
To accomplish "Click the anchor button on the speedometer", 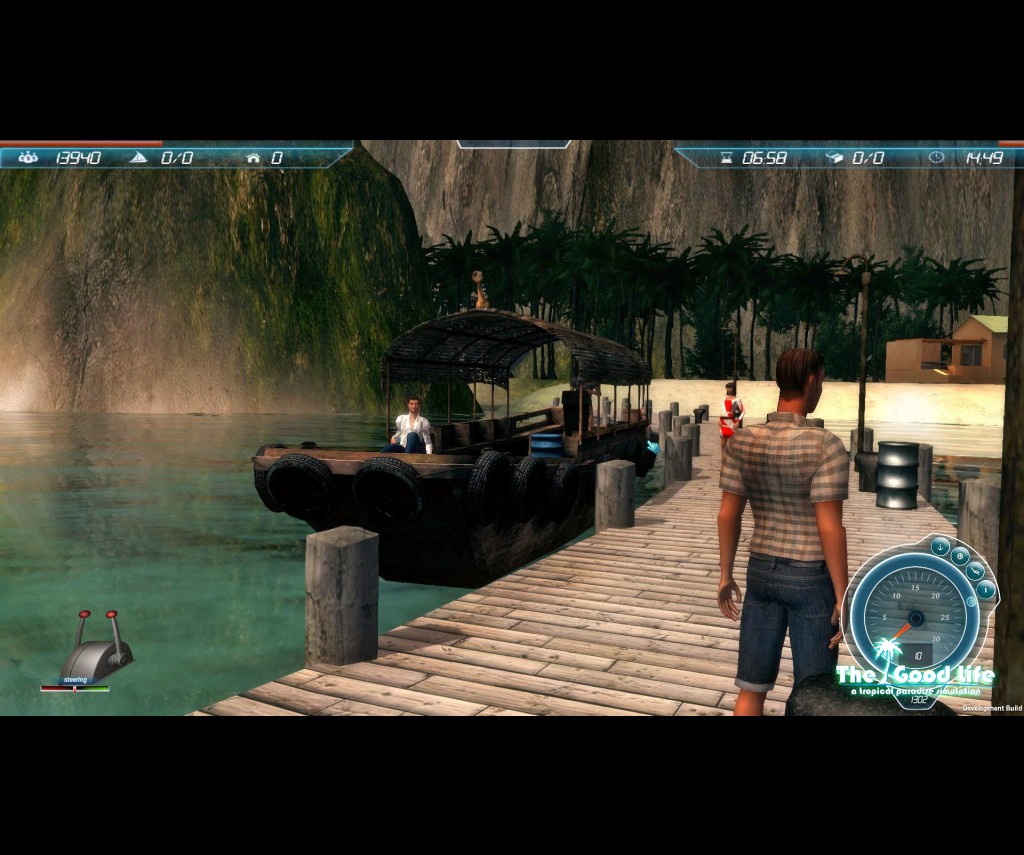I will pyautogui.click(x=940, y=546).
